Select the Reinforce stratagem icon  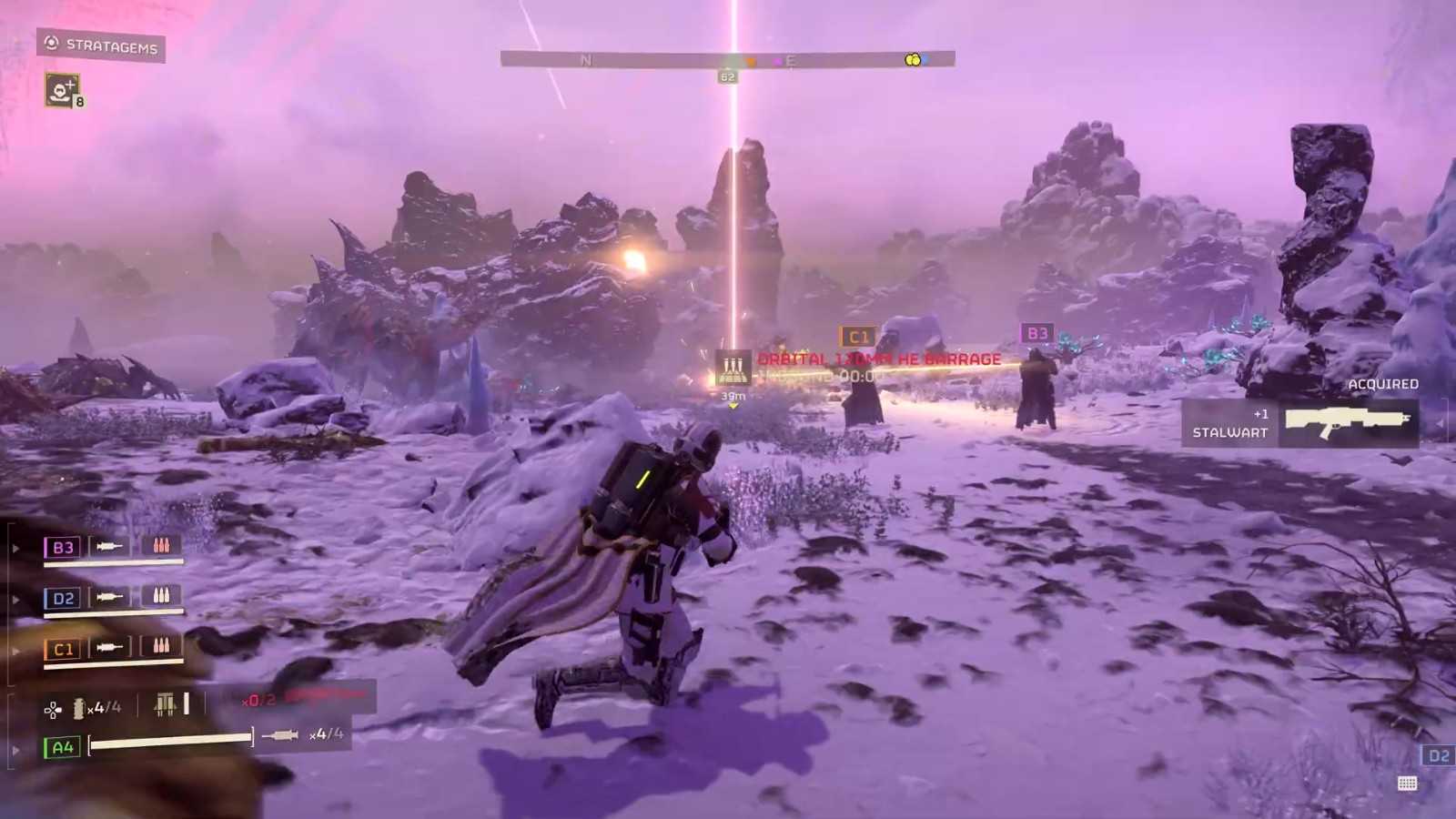pyautogui.click(x=61, y=90)
